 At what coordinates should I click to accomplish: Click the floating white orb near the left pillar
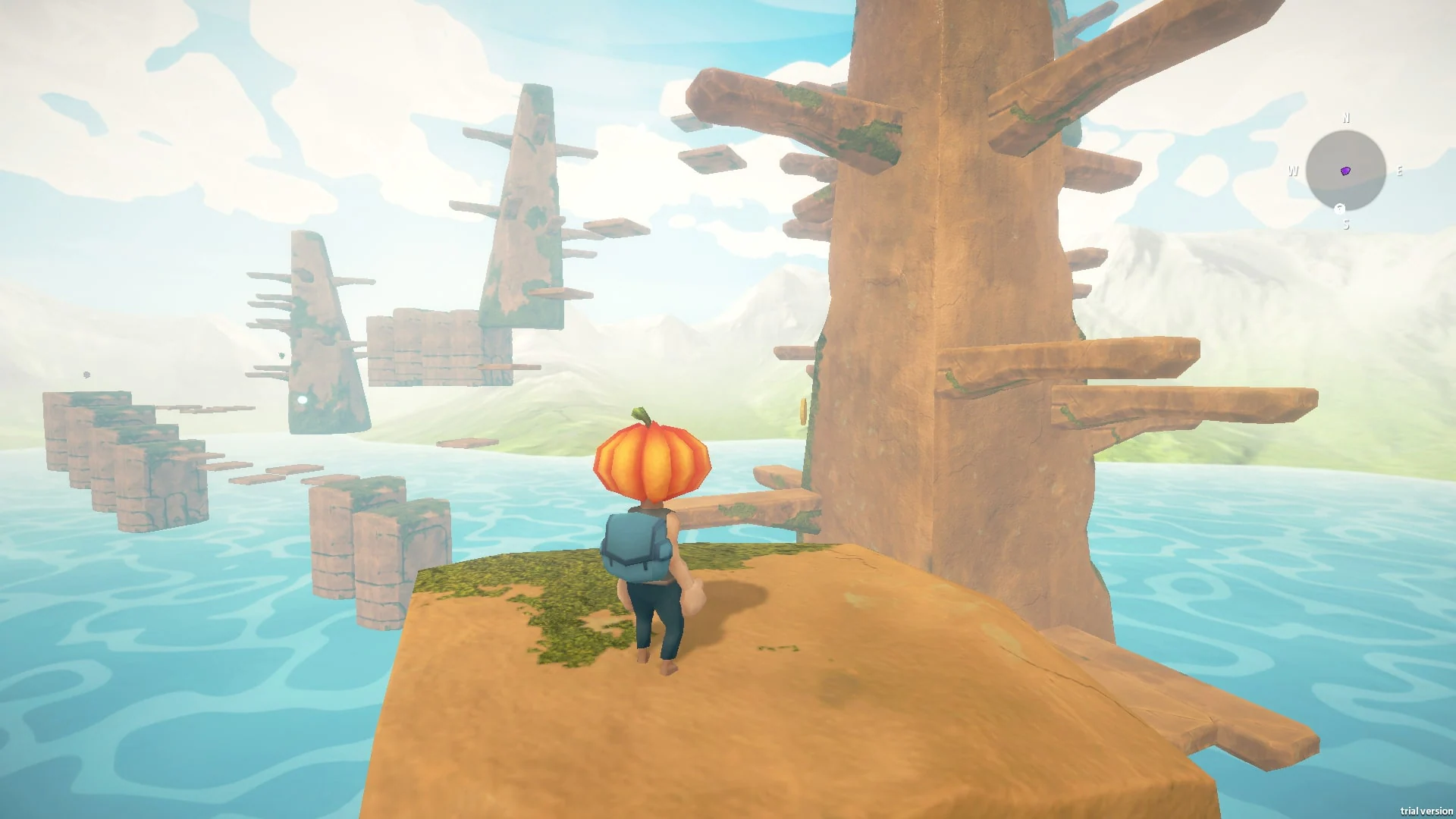[300, 398]
